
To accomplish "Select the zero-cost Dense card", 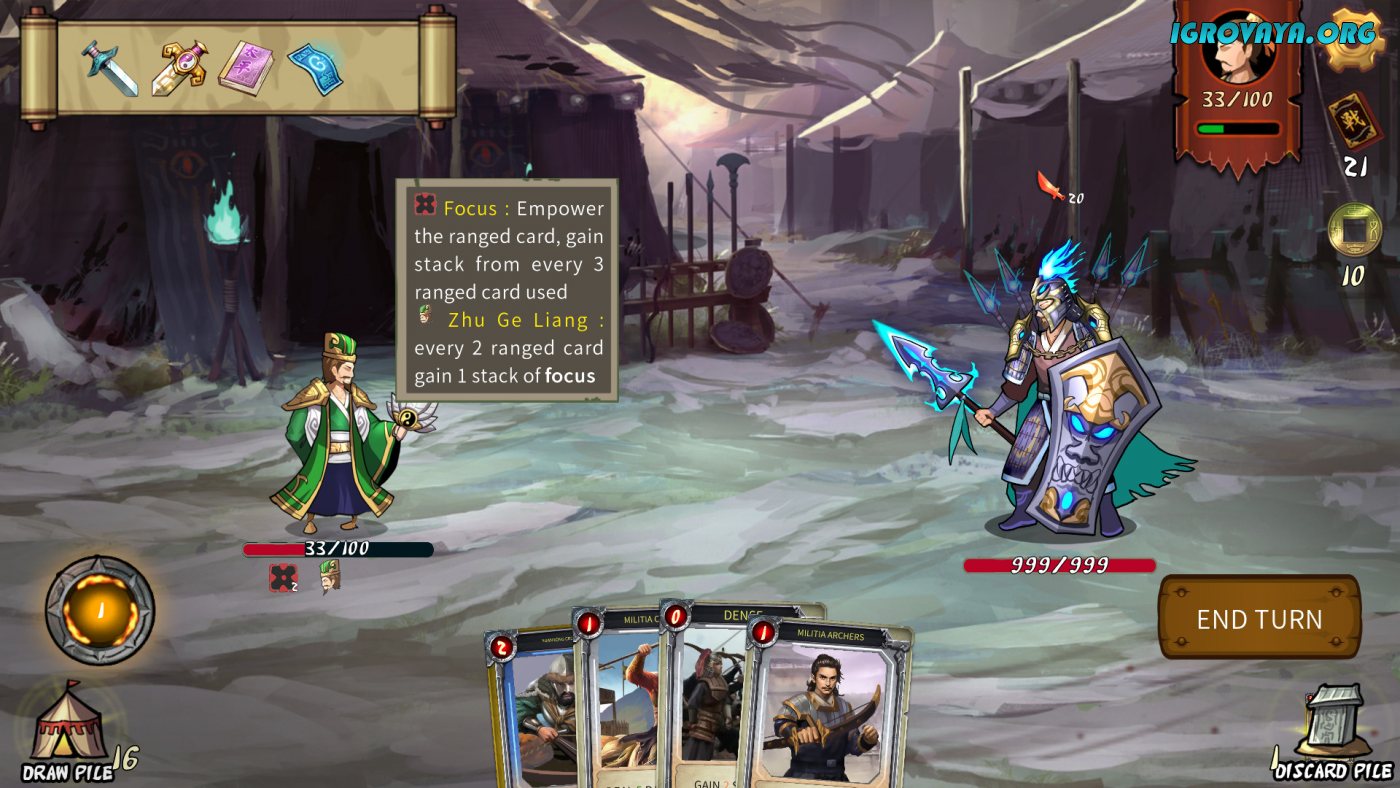I will [x=705, y=700].
